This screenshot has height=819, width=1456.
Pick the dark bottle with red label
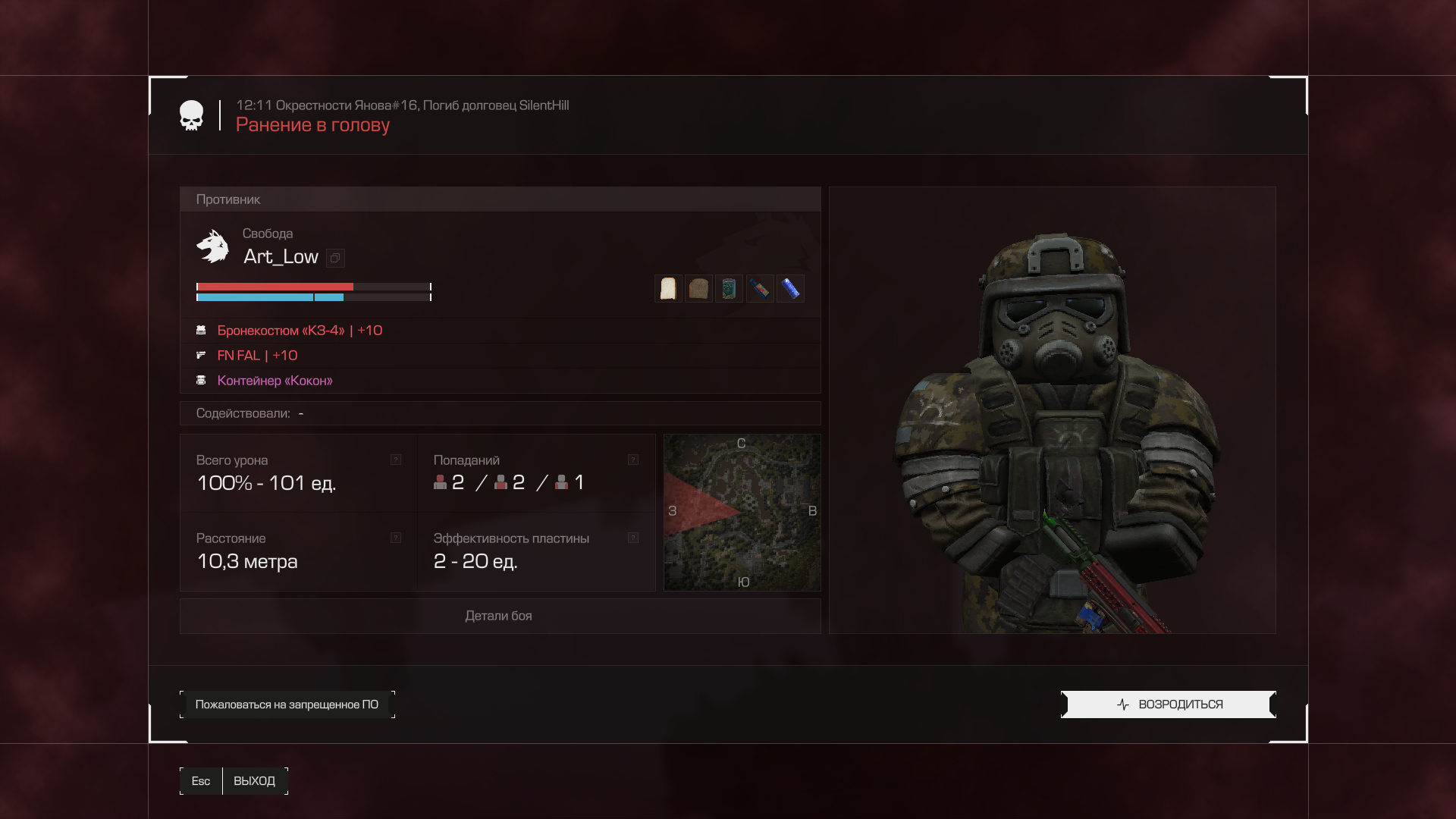point(760,289)
